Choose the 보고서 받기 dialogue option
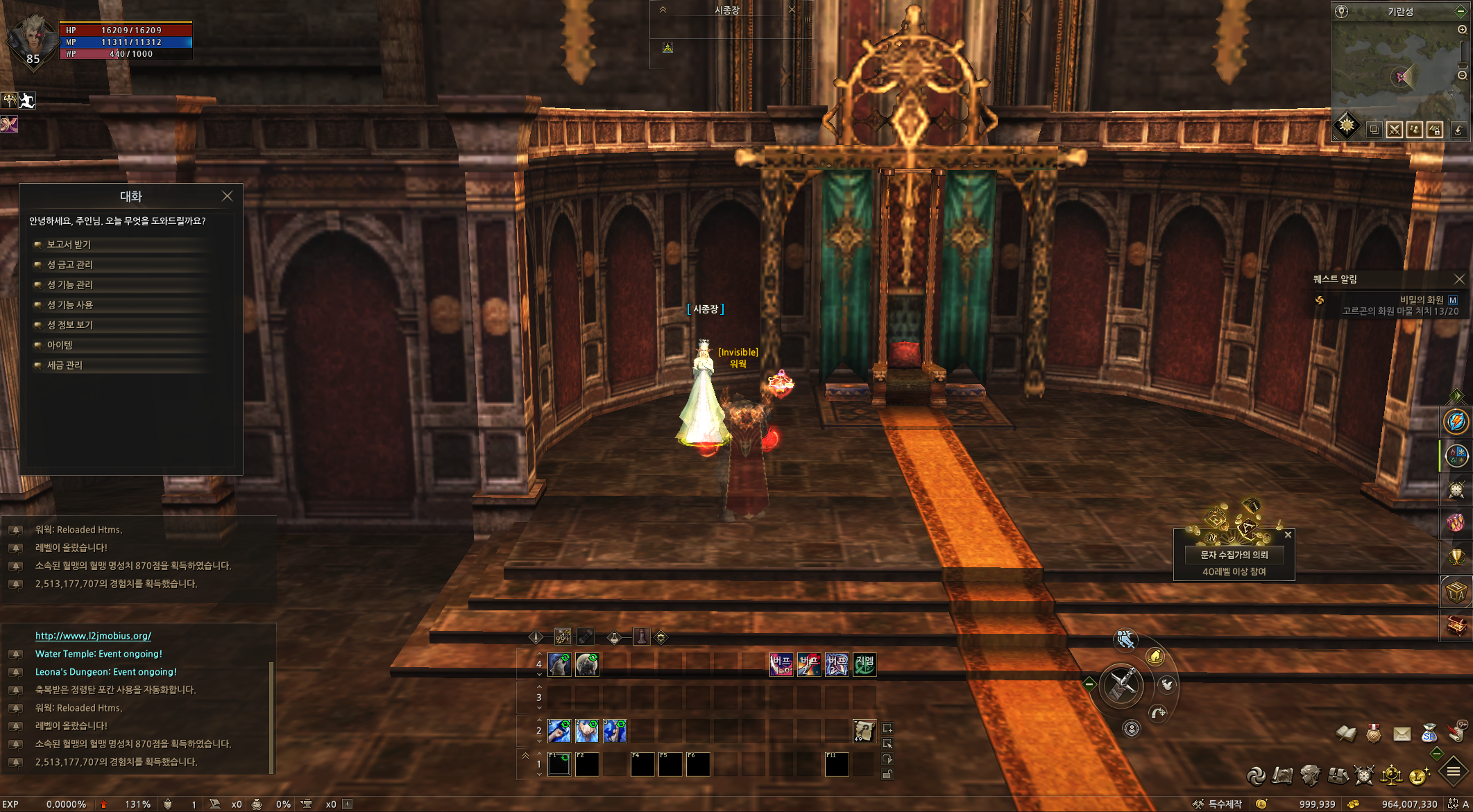 pos(69,244)
